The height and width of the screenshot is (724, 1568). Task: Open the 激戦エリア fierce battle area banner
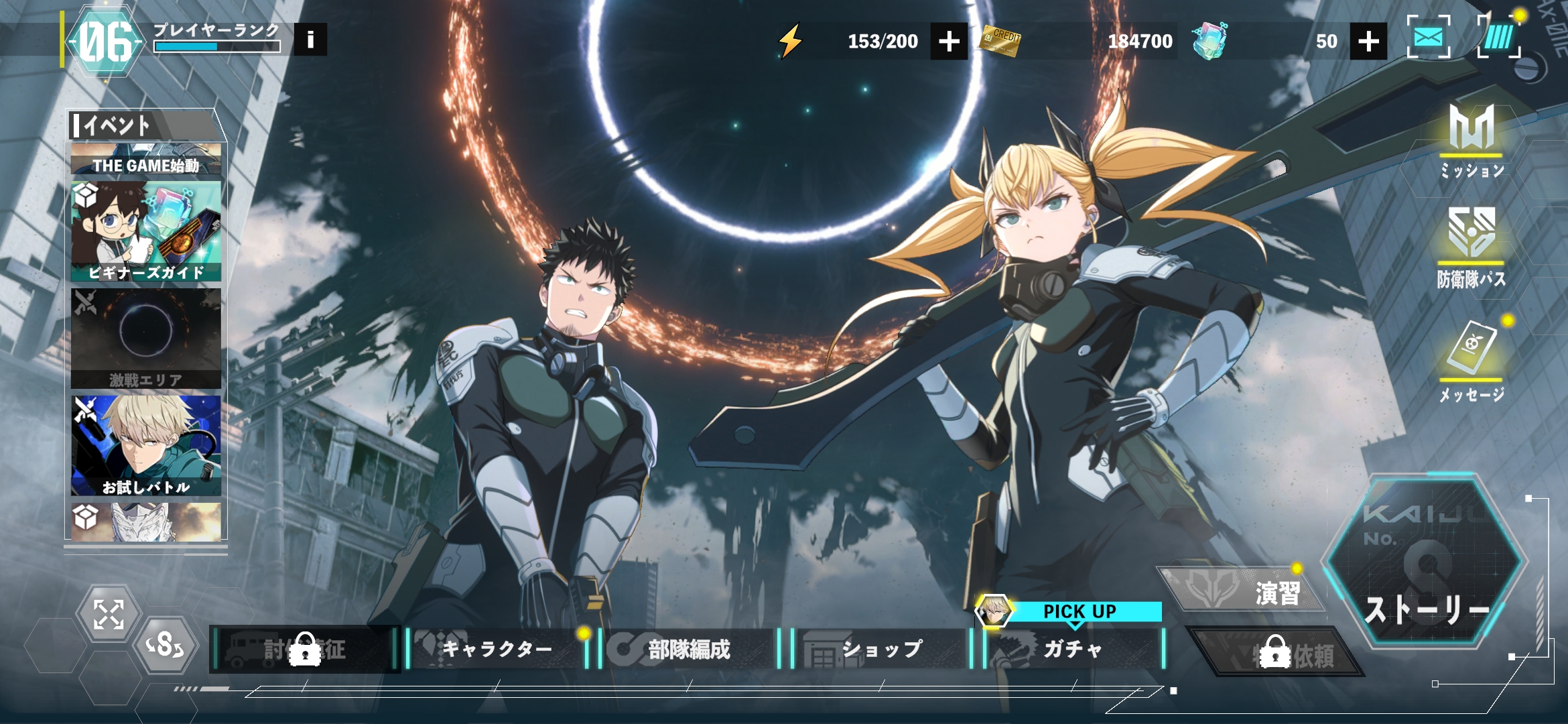point(146,339)
